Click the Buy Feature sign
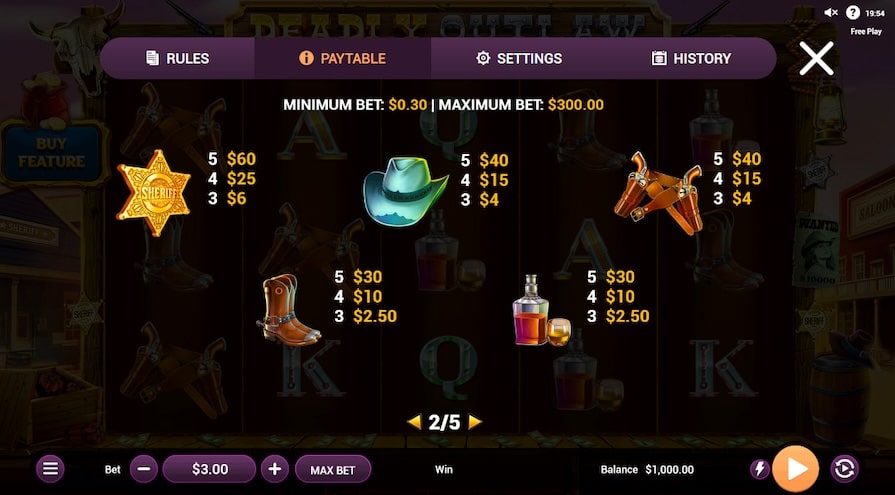 click(52, 152)
